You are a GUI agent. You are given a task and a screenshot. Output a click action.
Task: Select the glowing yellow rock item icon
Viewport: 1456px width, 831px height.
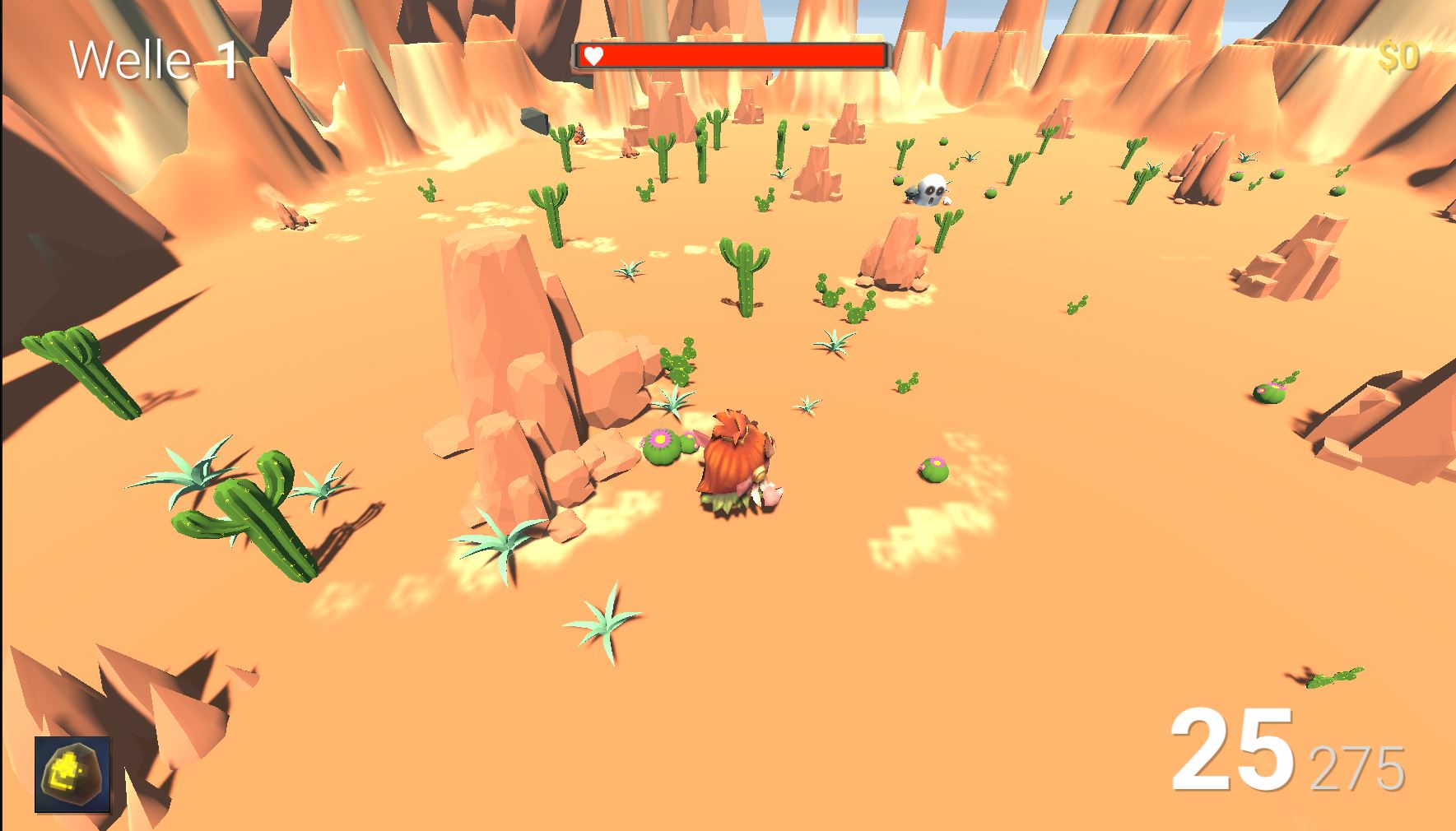point(72,774)
